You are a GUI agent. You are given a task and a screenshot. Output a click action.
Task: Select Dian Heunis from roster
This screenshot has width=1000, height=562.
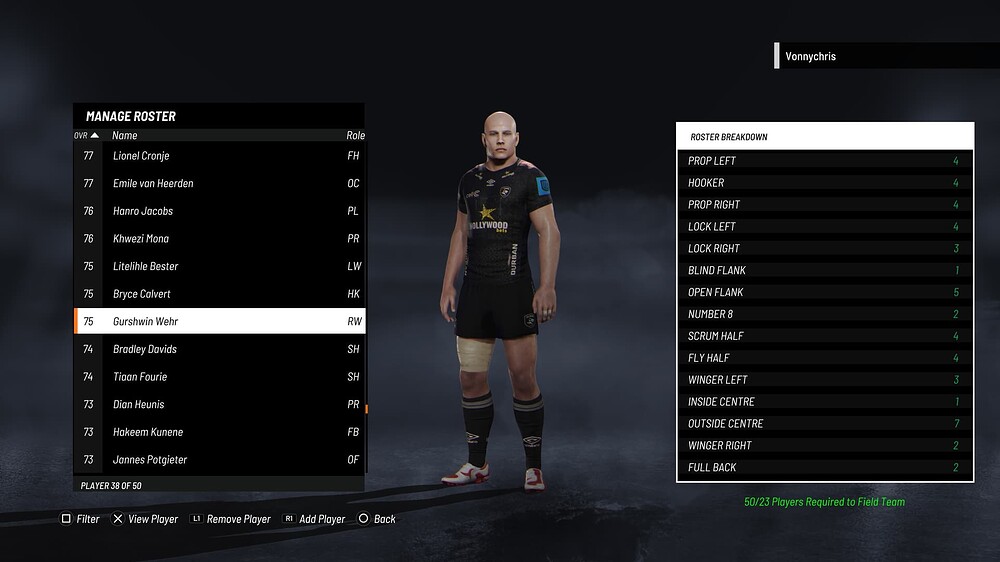pyautogui.click(x=218, y=405)
